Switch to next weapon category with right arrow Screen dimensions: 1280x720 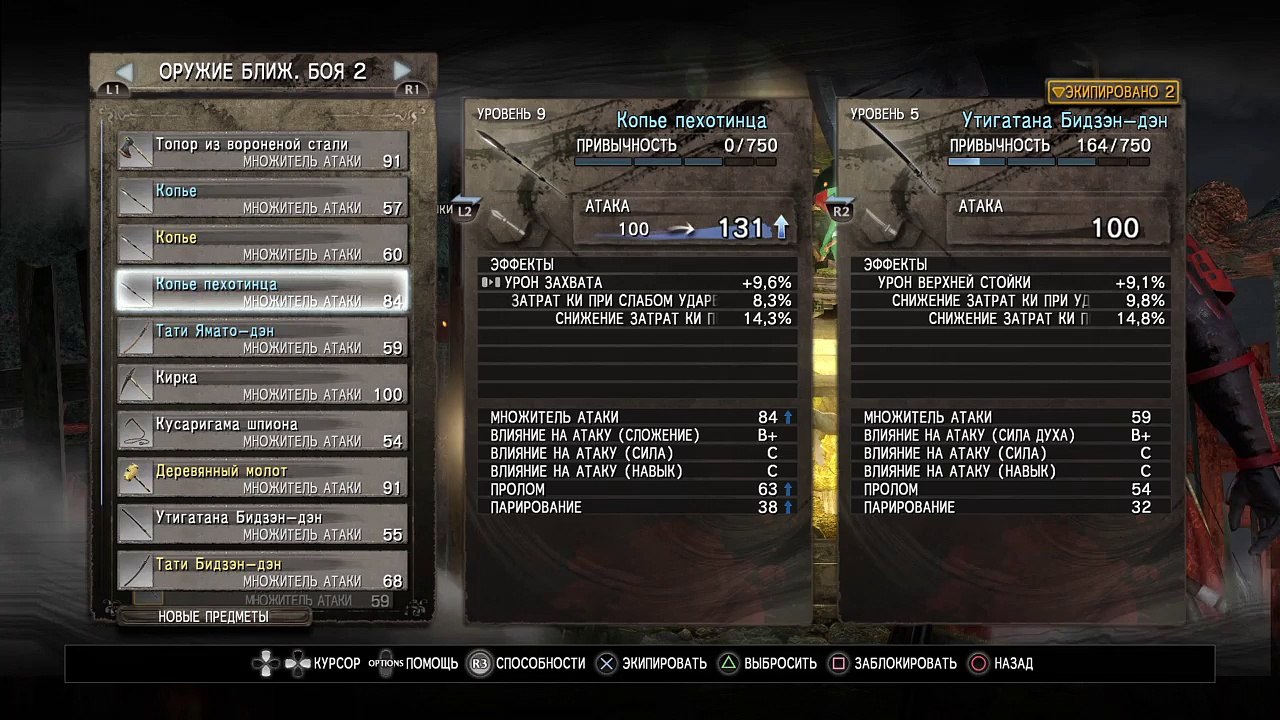pos(402,71)
